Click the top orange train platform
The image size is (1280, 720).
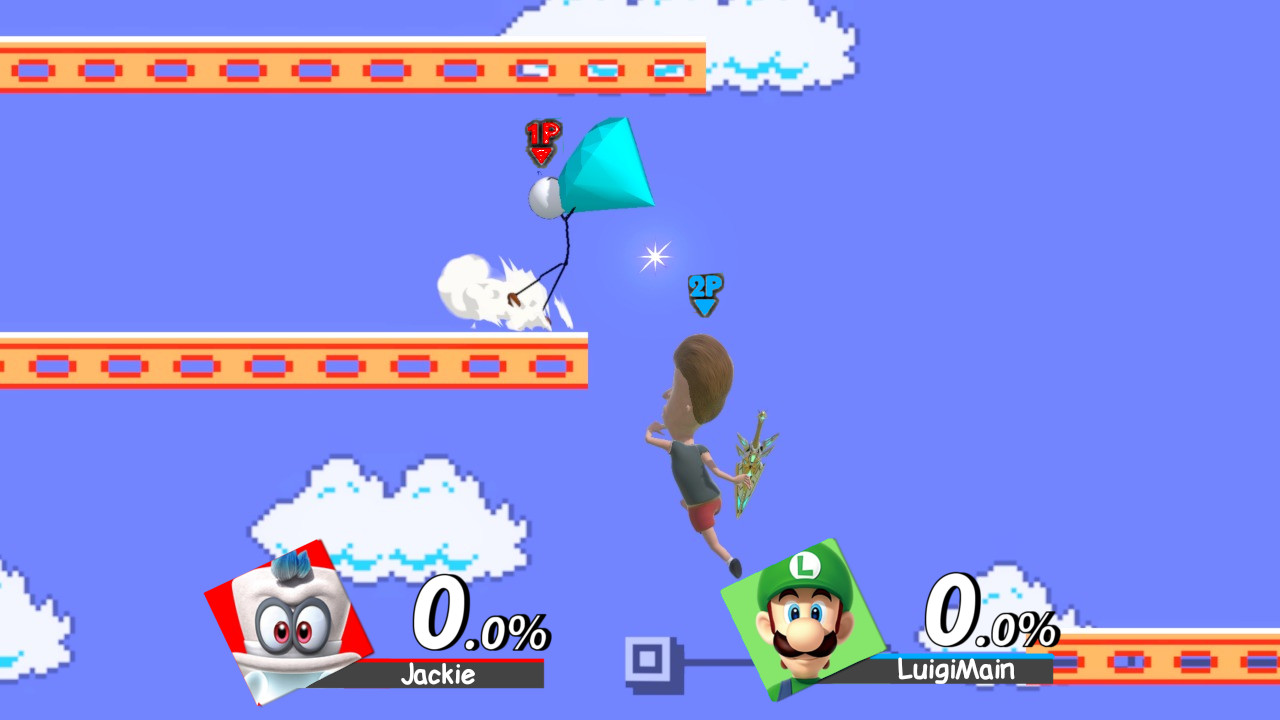(350, 68)
